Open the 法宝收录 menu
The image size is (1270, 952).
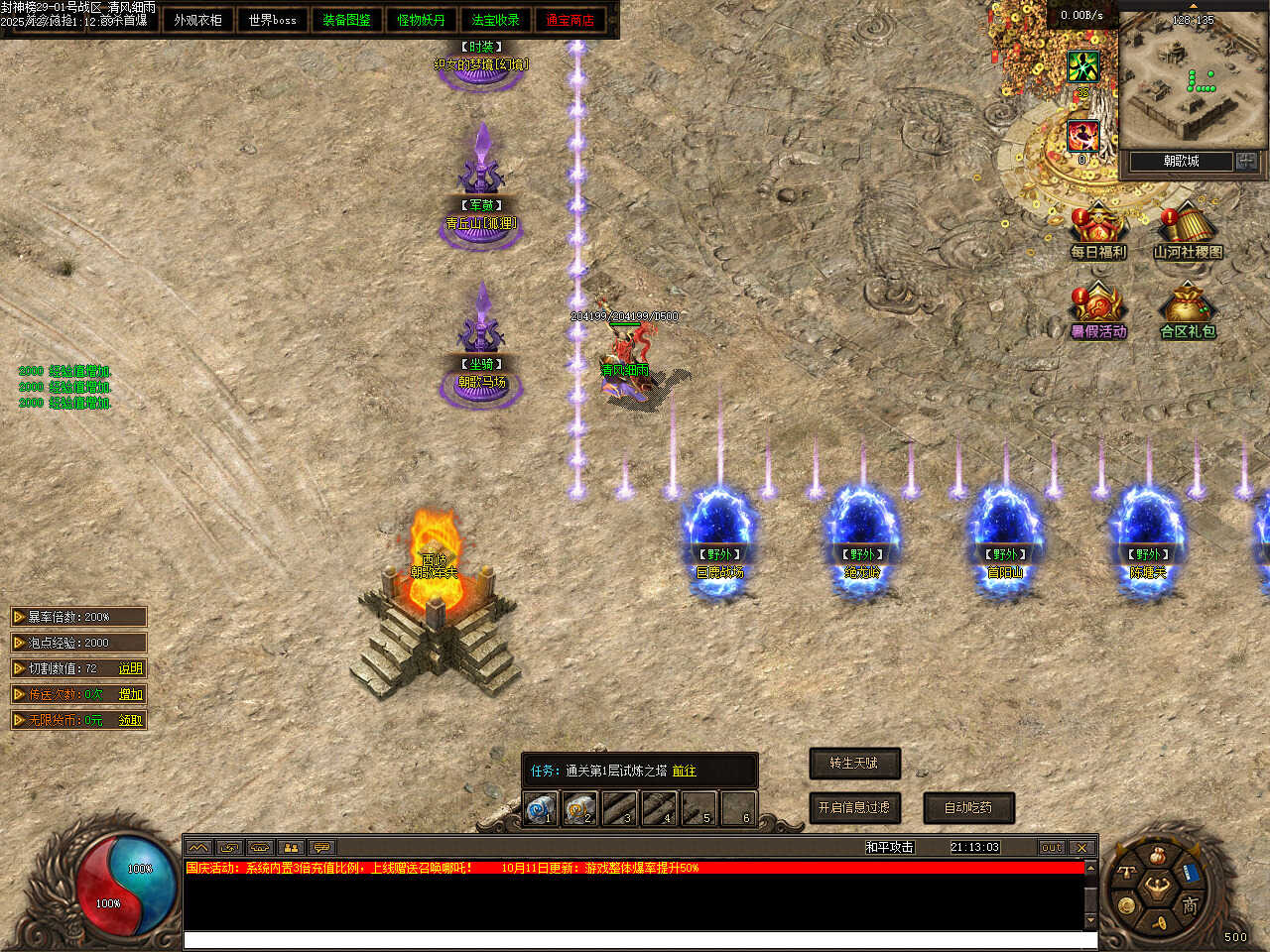point(495,20)
